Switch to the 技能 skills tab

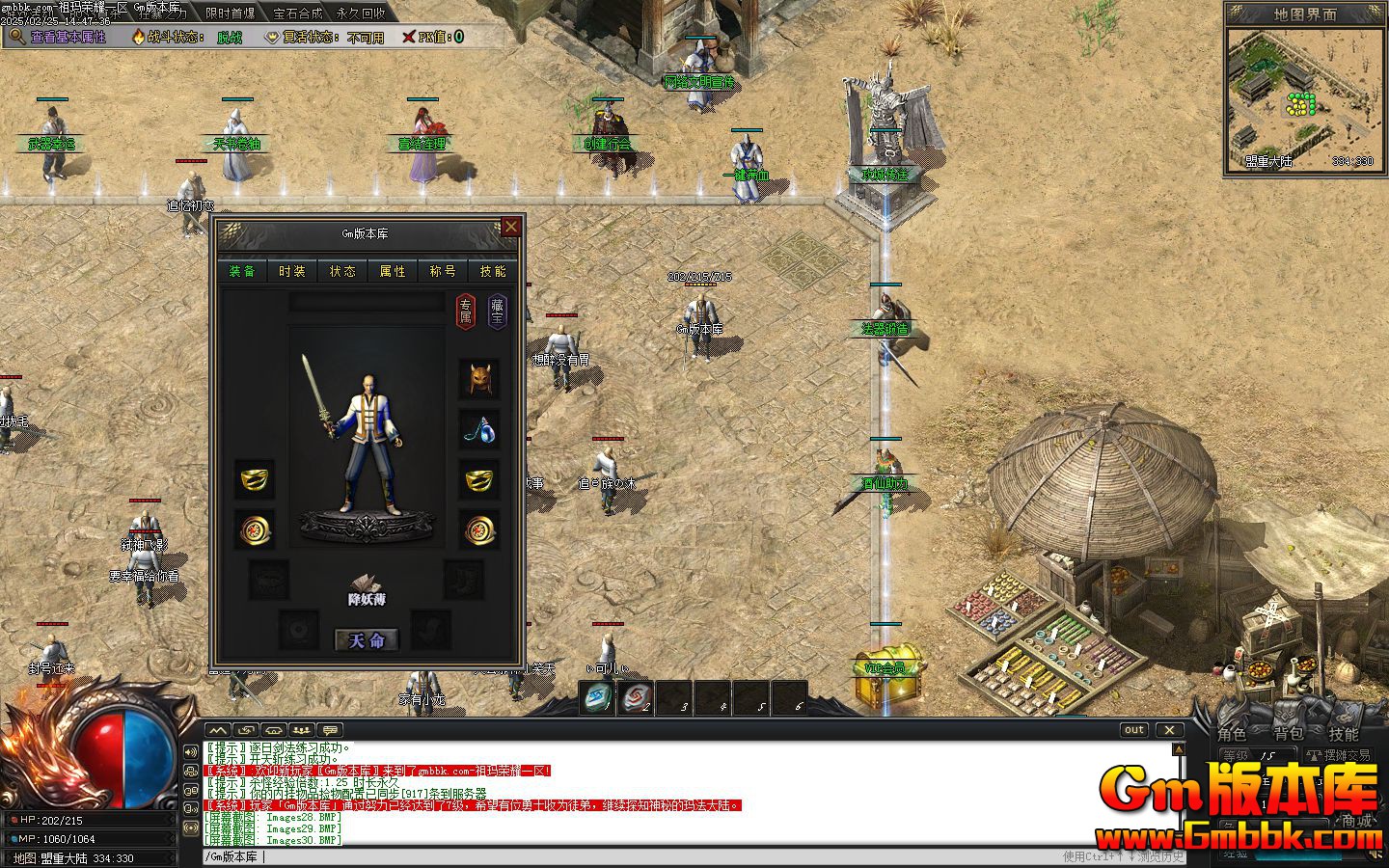[x=493, y=272]
